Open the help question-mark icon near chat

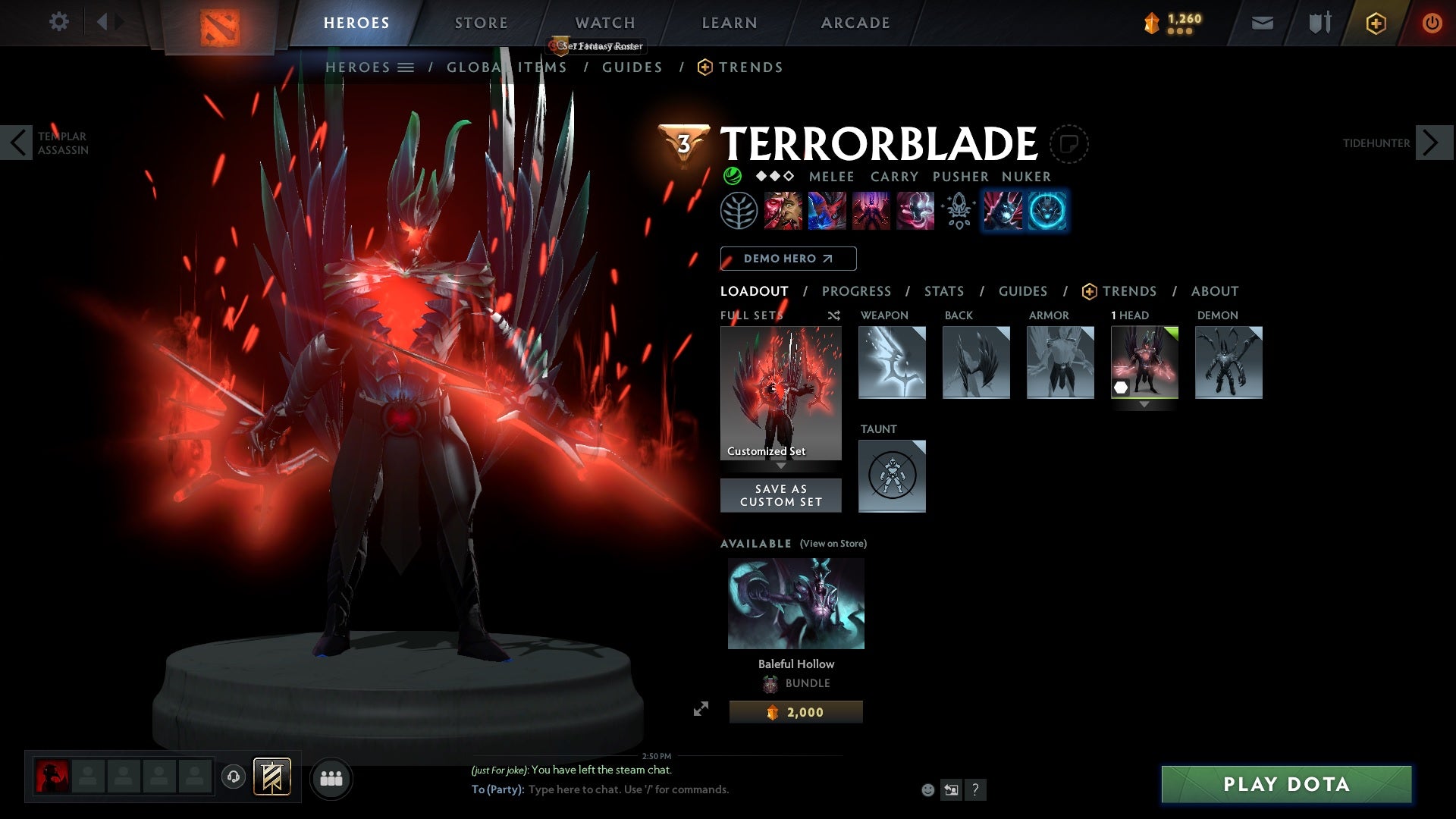click(975, 789)
